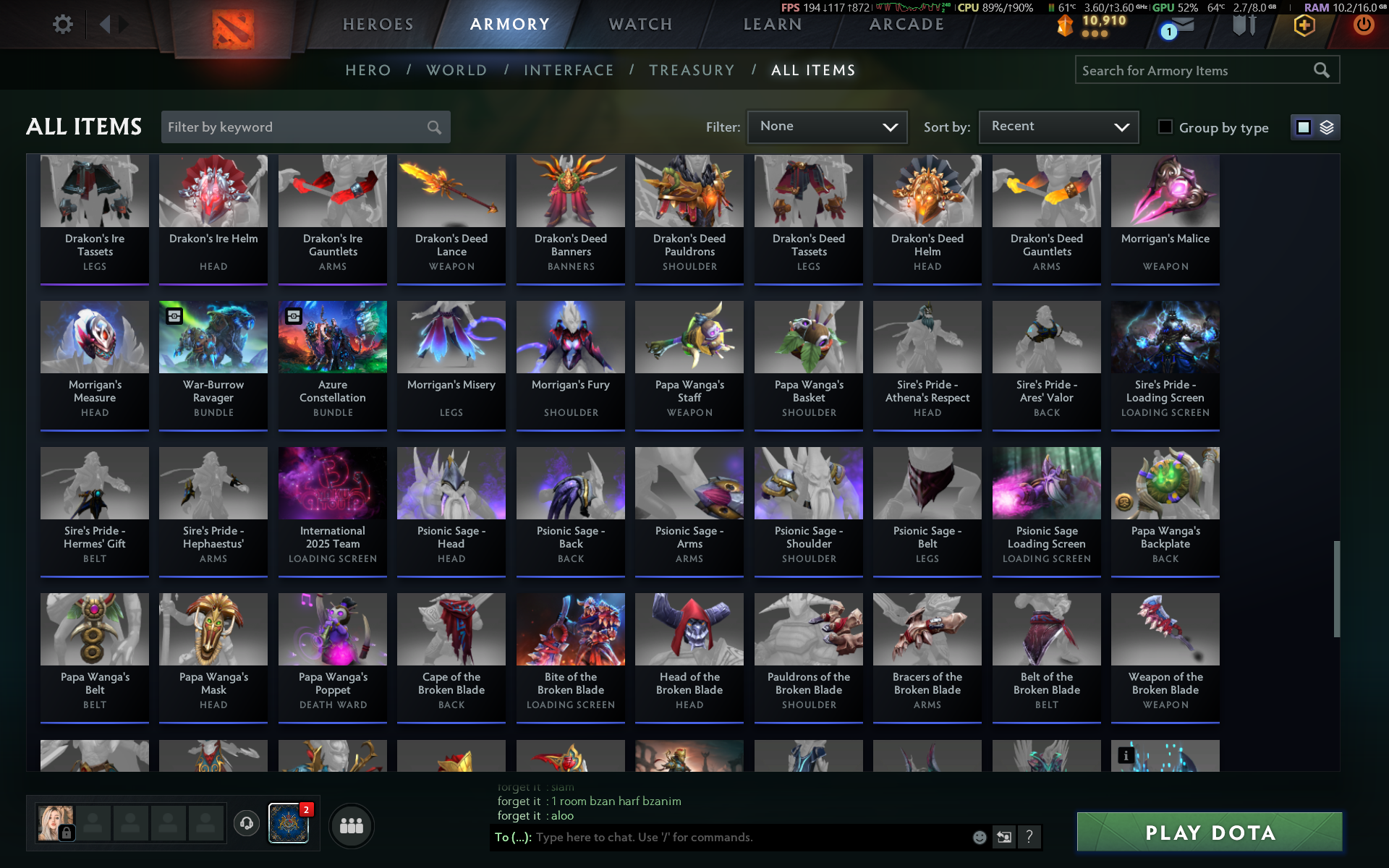The image size is (1389, 868).
Task: Click the PLAY DOTA button
Action: pos(1210,833)
